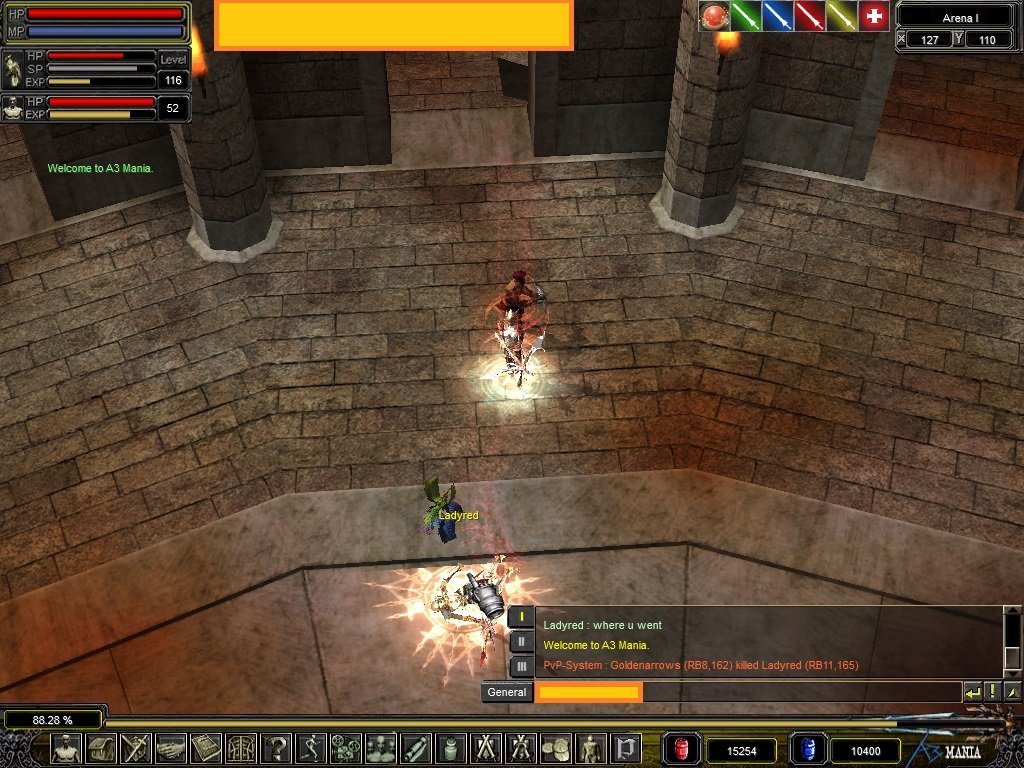
Task: Select the red sword buff icon
Action: (x=809, y=16)
